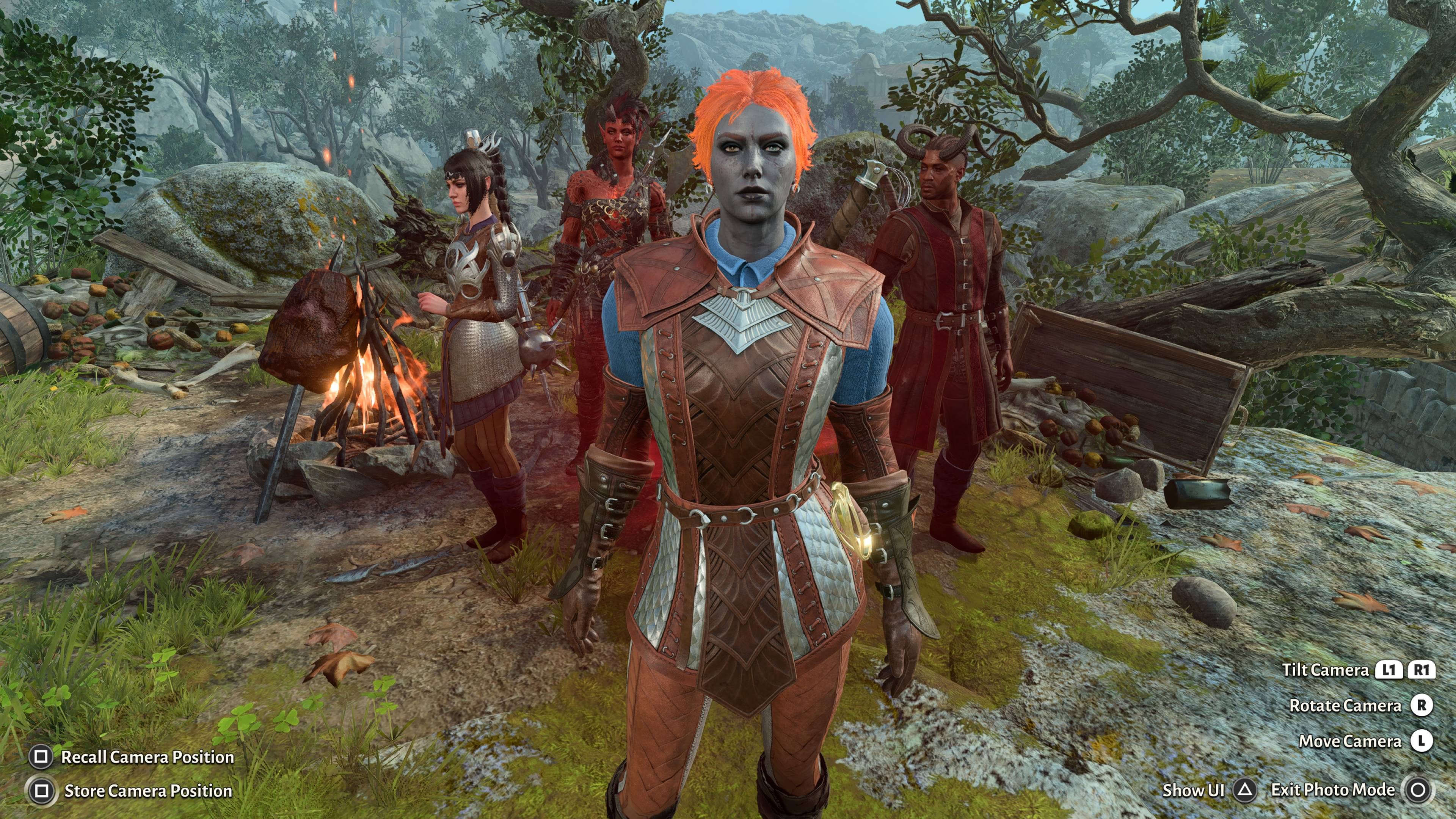Exit Photo Mode using its label

(x=1332, y=789)
